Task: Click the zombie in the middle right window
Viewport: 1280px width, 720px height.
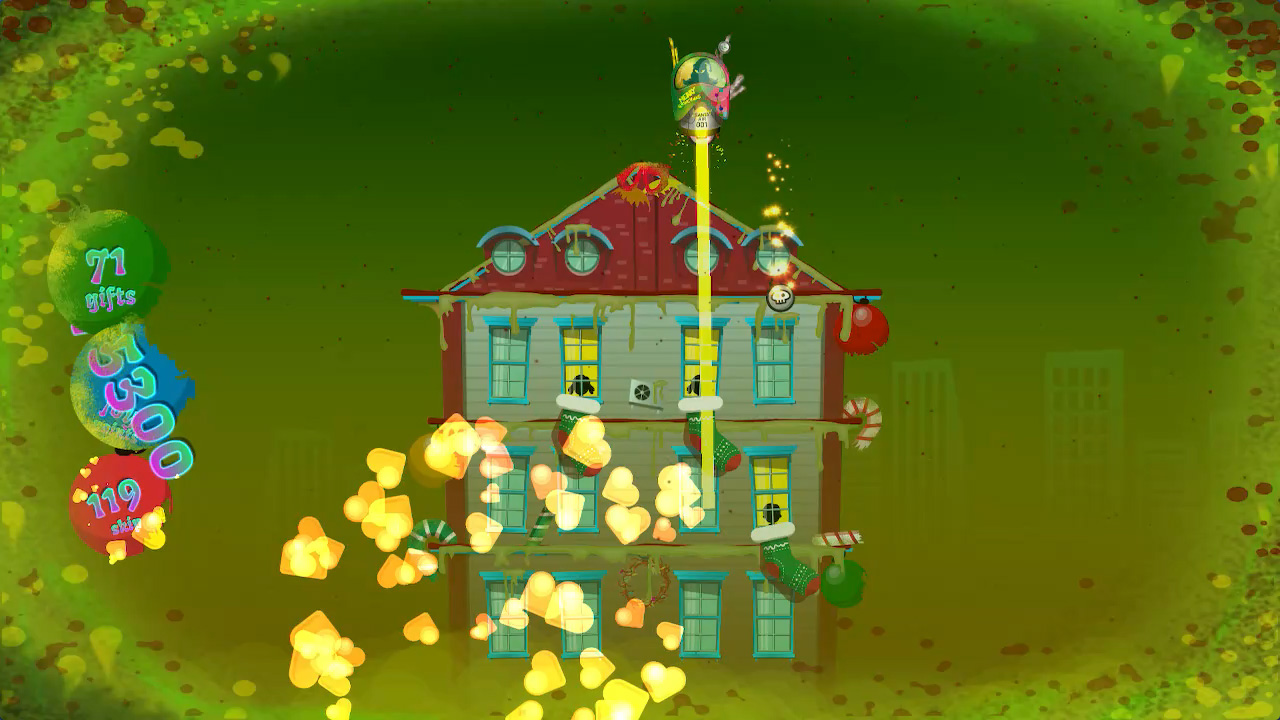Action: point(770,509)
